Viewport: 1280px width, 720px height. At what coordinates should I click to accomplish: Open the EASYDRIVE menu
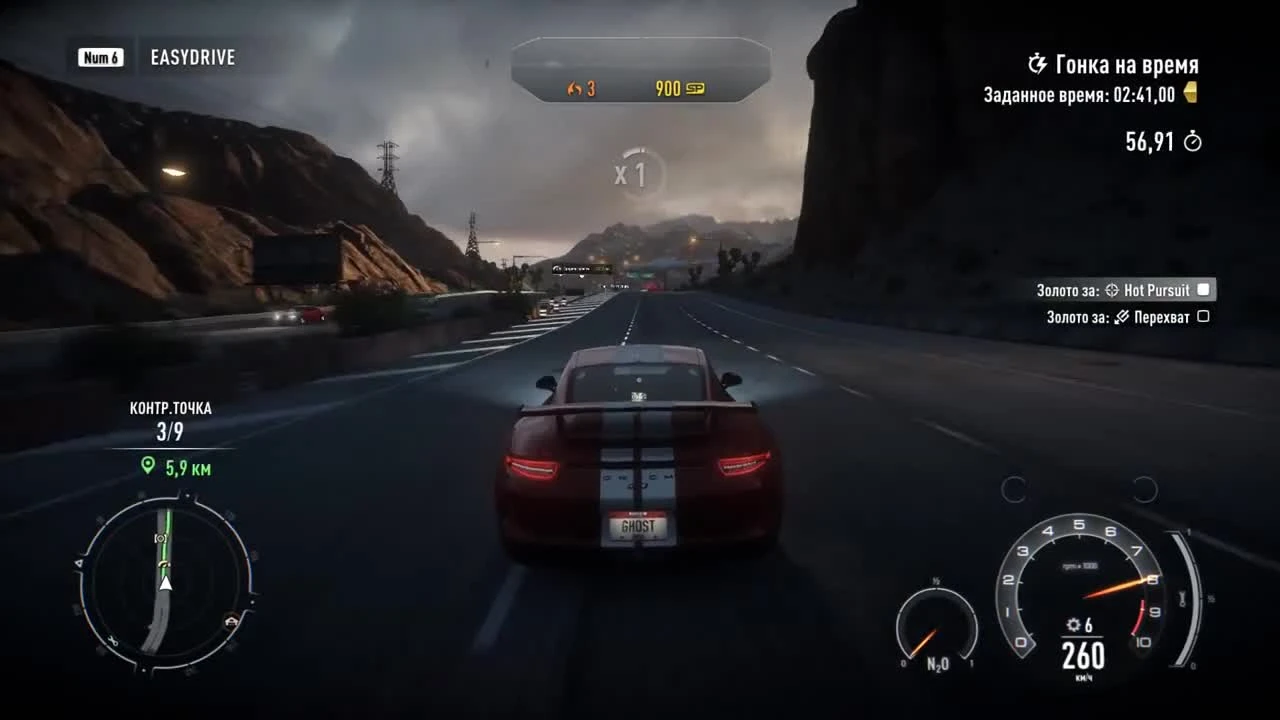tap(192, 57)
